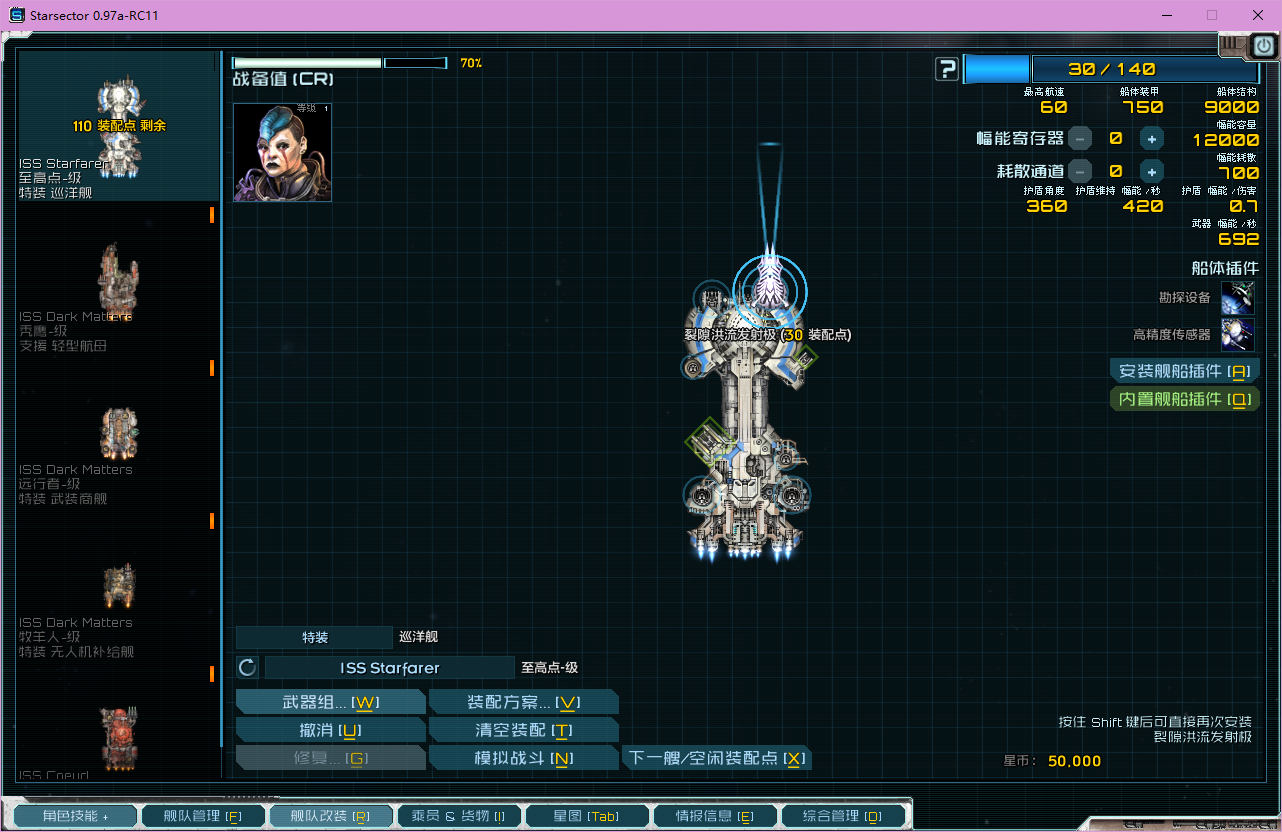
Task: Switch to the 角色技能 character skills tab
Action: (x=76, y=816)
